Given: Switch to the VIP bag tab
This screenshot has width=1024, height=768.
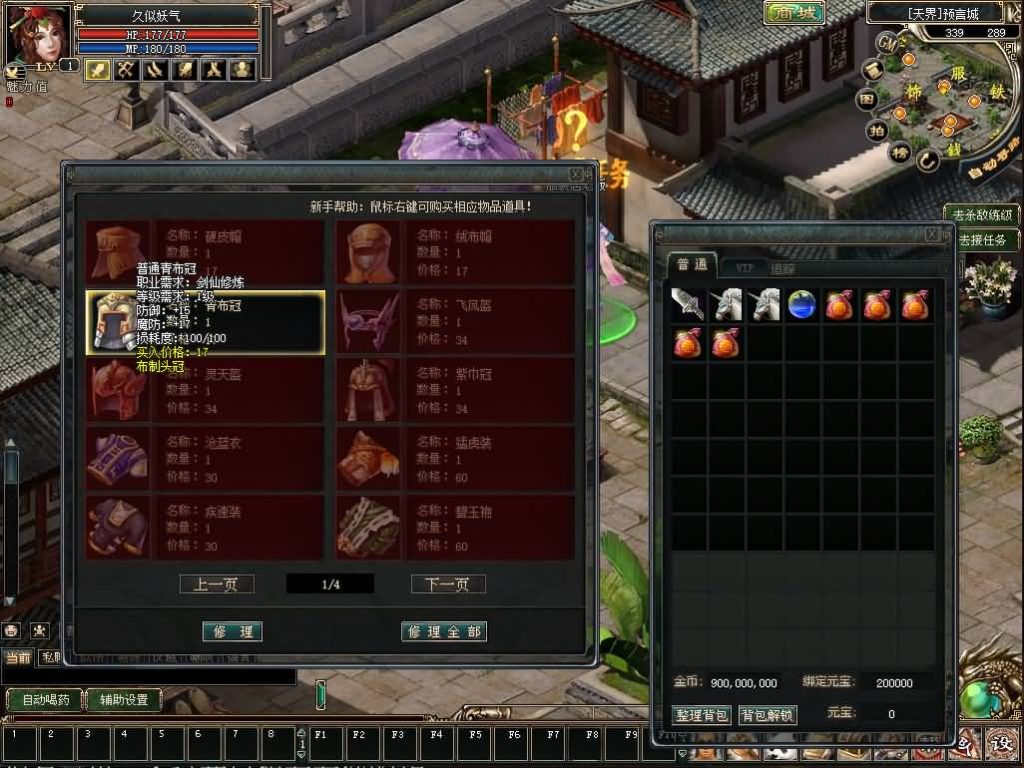Looking at the screenshot, I should [x=744, y=267].
